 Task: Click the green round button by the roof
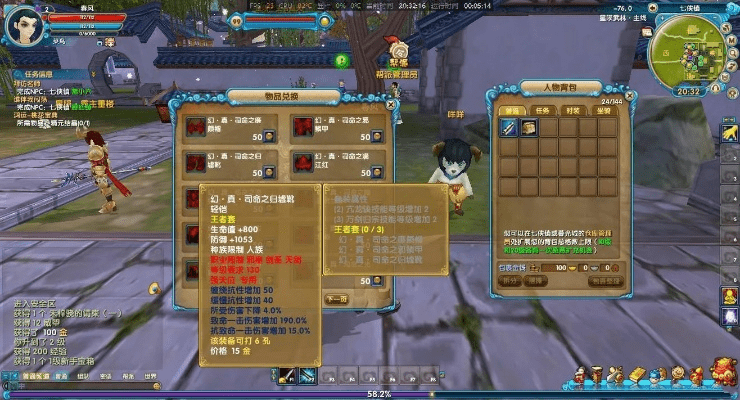(341, 61)
